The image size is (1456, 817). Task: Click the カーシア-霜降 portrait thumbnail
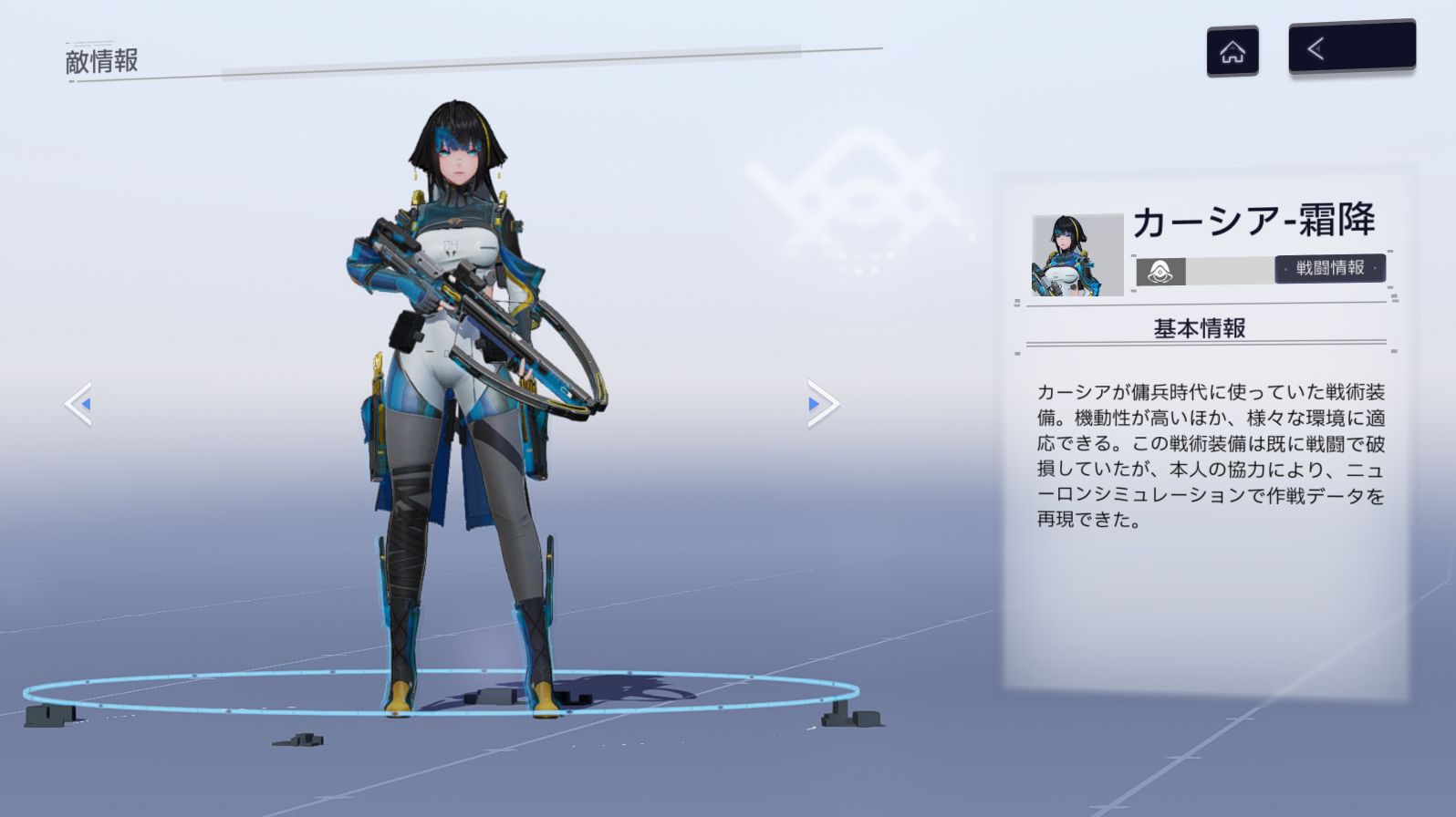(1077, 255)
